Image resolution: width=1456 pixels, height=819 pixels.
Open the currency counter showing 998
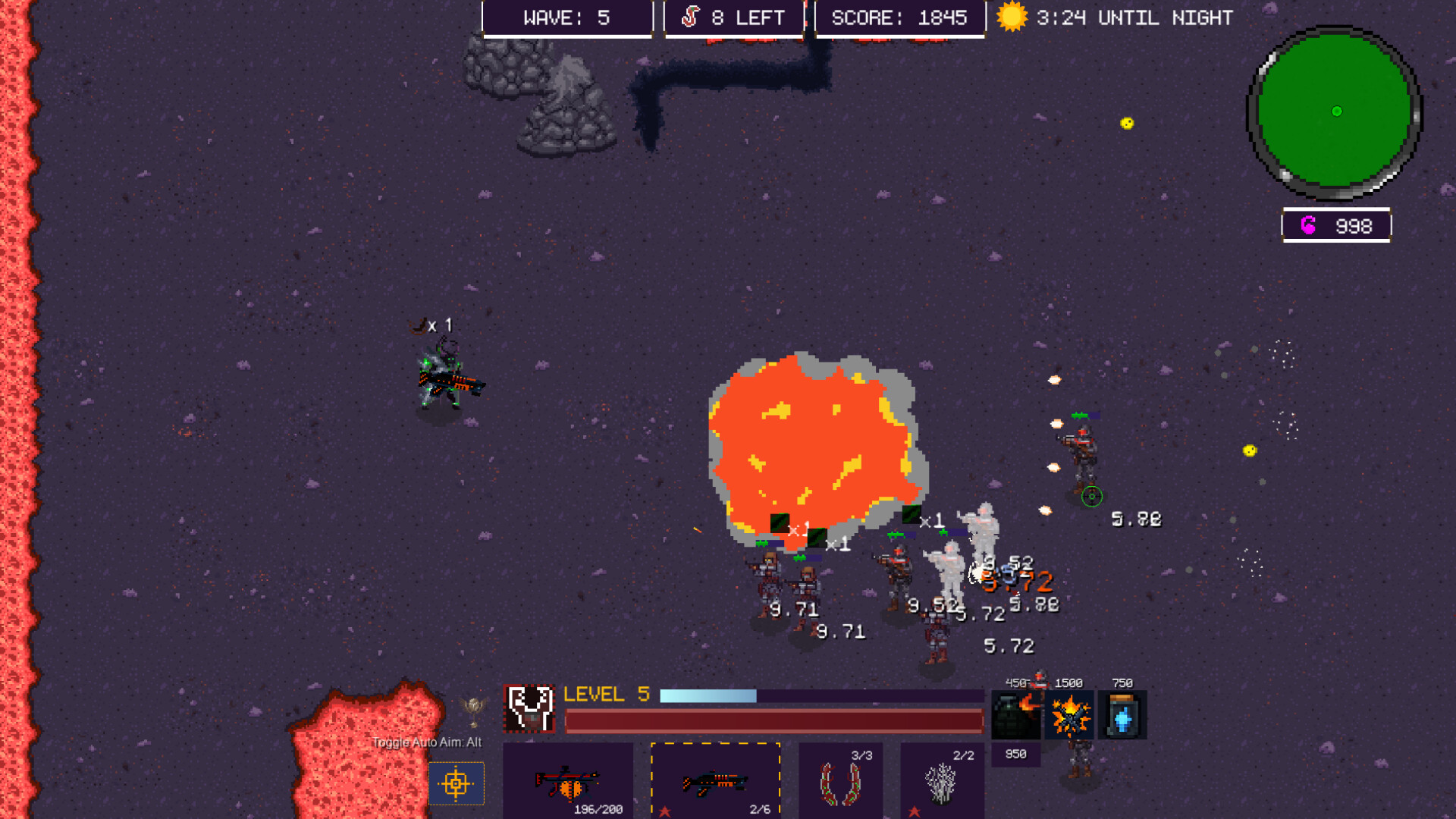(x=1335, y=225)
